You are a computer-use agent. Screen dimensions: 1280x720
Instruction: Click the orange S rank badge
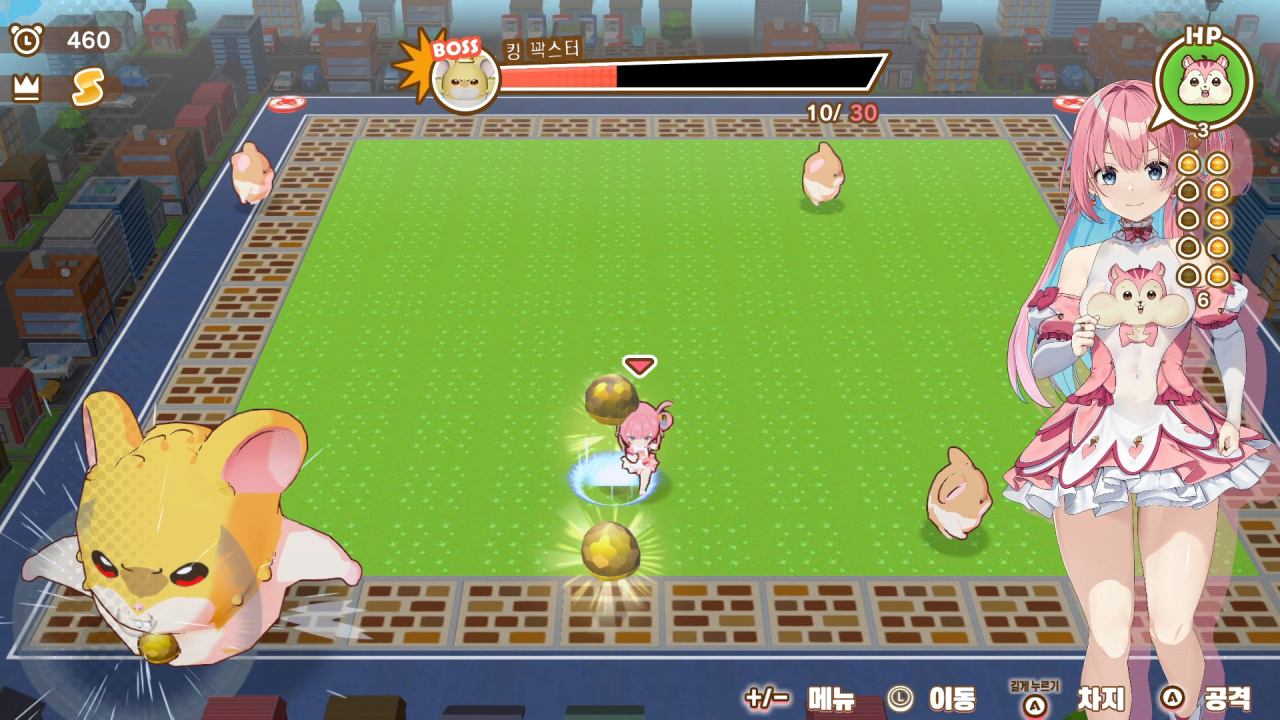[88, 87]
